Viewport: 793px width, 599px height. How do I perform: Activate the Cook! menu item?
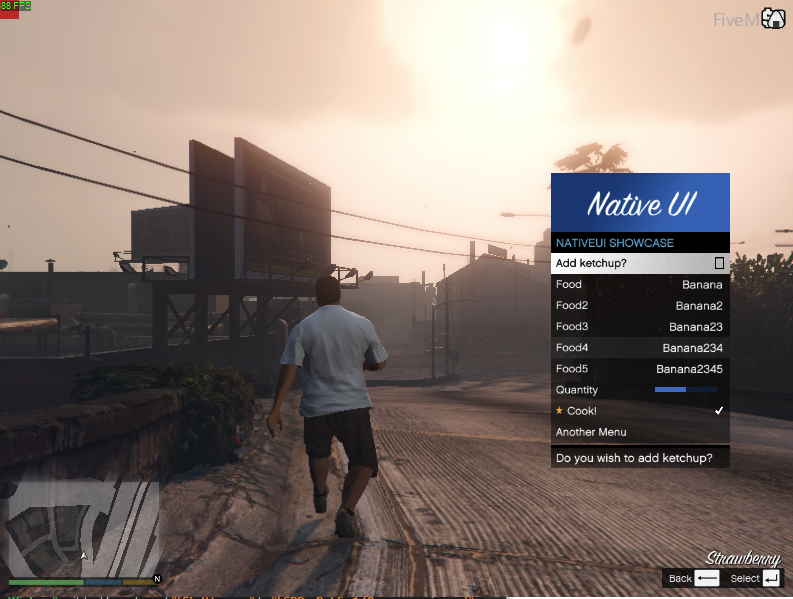tap(639, 411)
